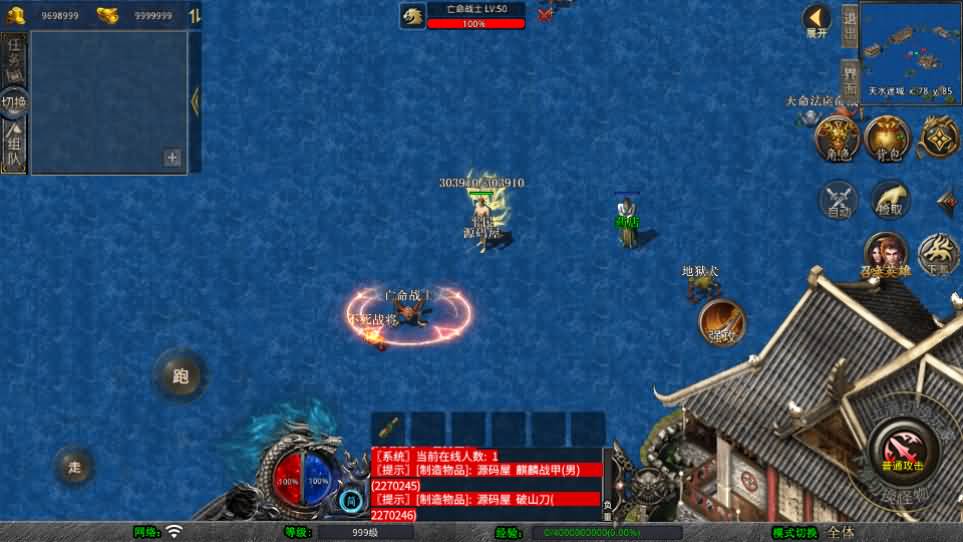This screenshot has width=963, height=542.
Task: Tap the 下马 dismount button
Action: [938, 255]
